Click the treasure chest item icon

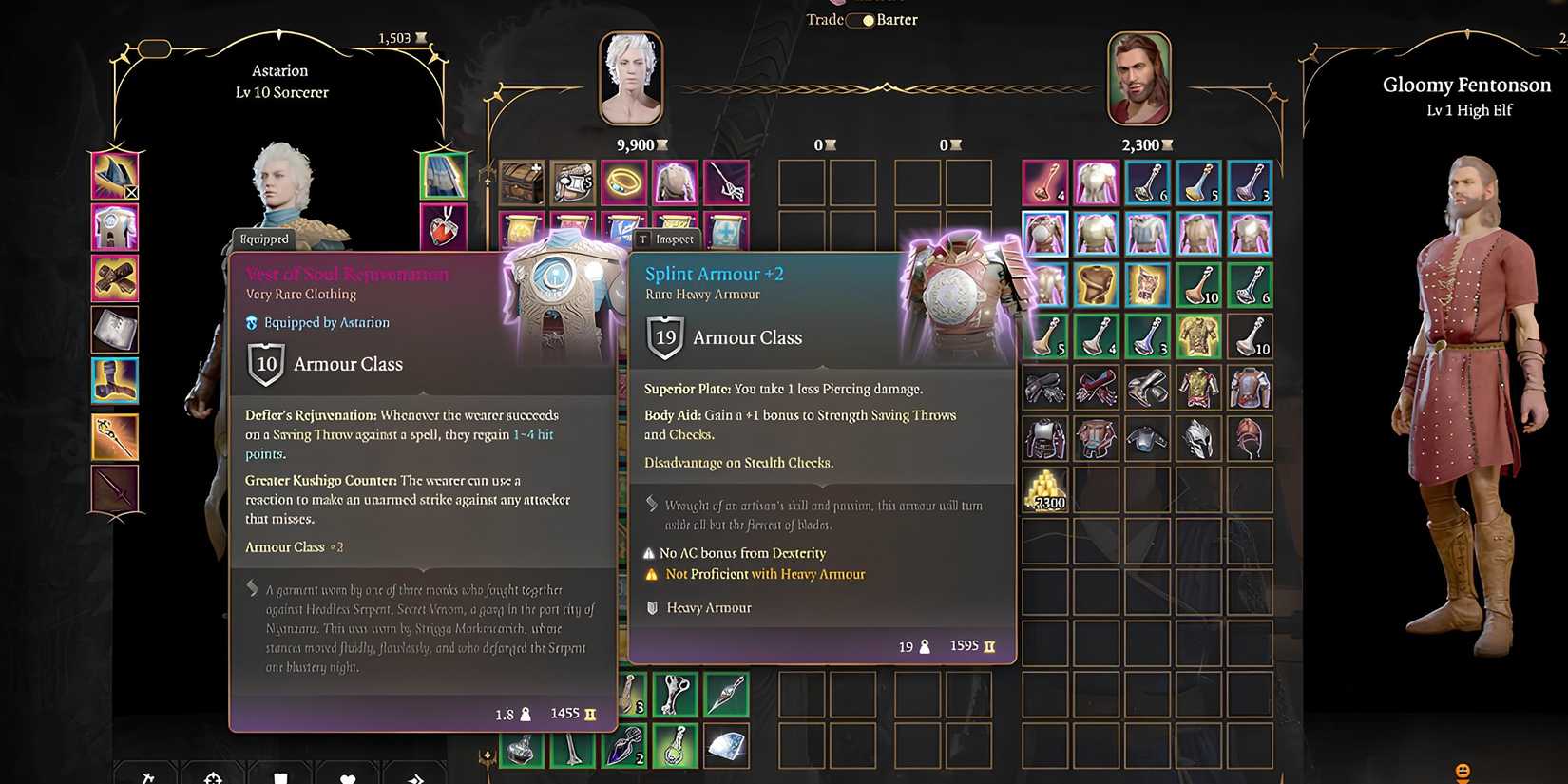(x=520, y=182)
